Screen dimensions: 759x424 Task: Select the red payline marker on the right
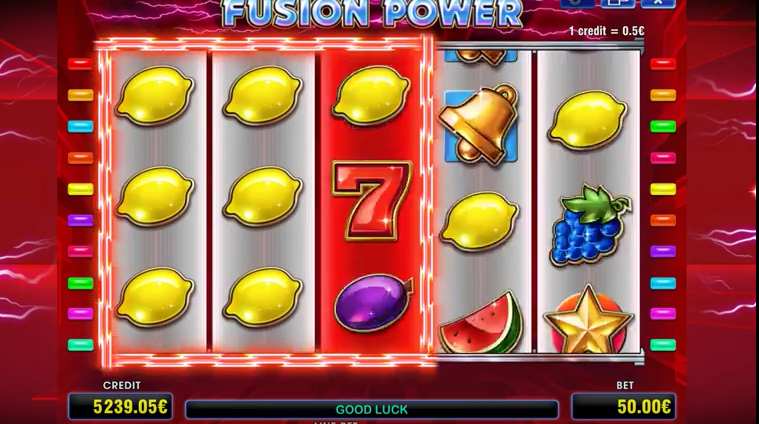pos(663,64)
